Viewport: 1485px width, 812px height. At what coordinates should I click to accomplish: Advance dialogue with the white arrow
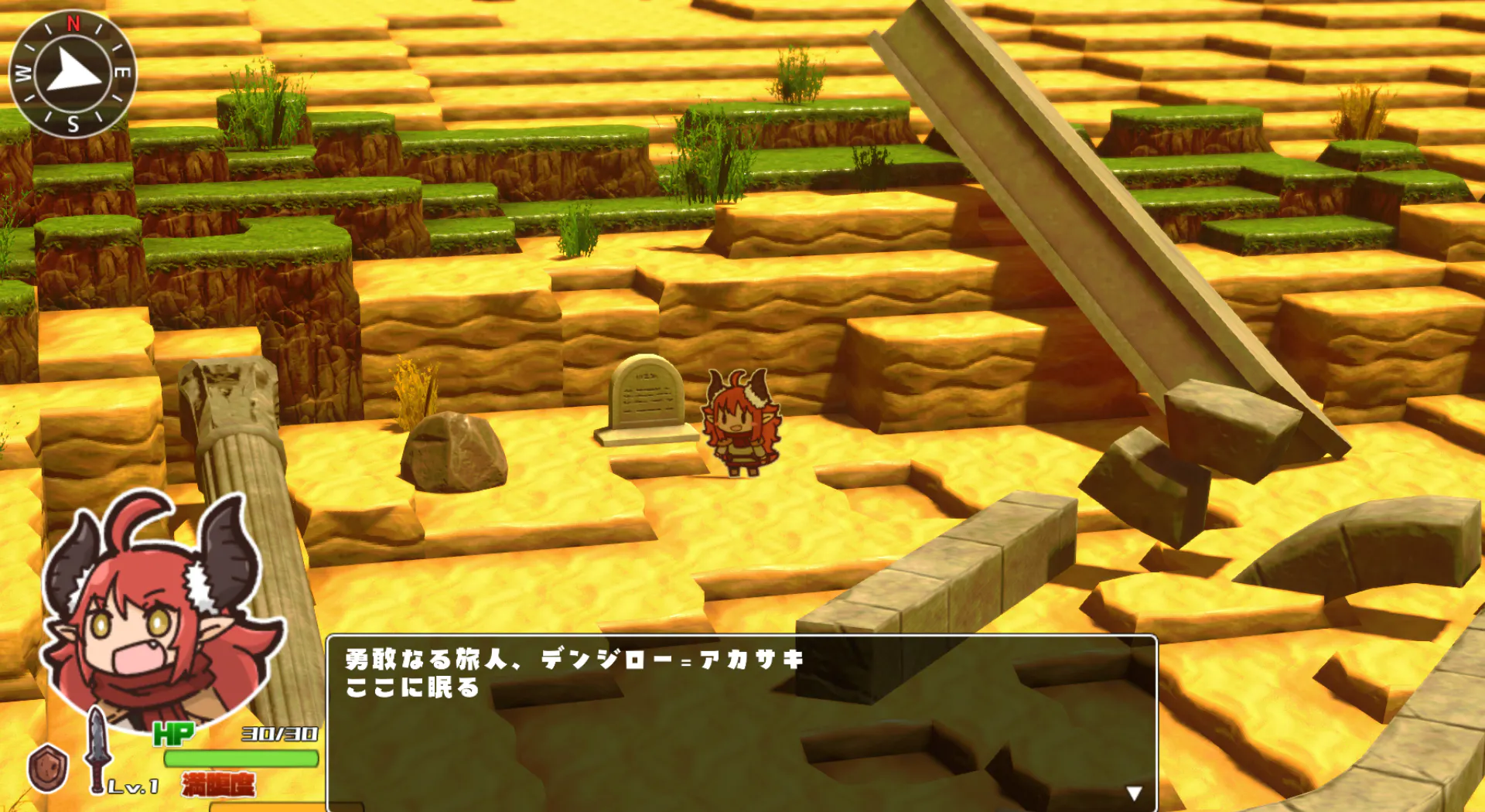1134,793
